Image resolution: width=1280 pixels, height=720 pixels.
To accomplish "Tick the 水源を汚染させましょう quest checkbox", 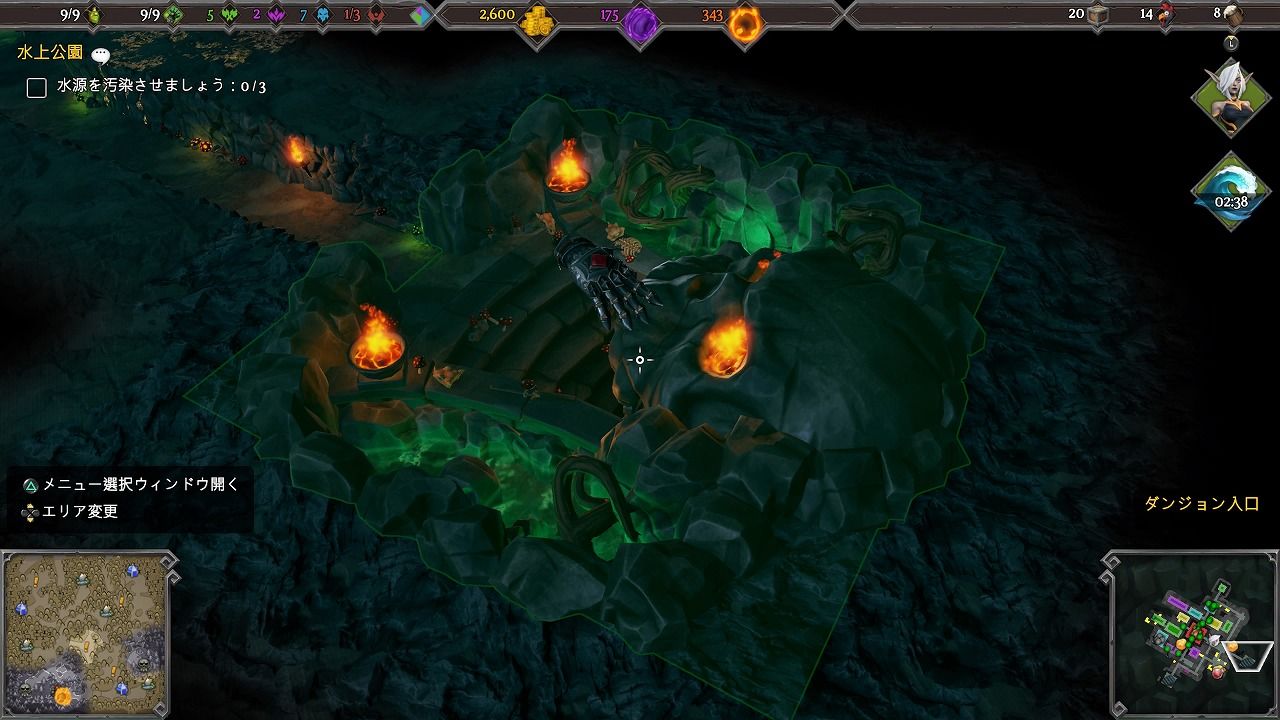I will point(37,88).
